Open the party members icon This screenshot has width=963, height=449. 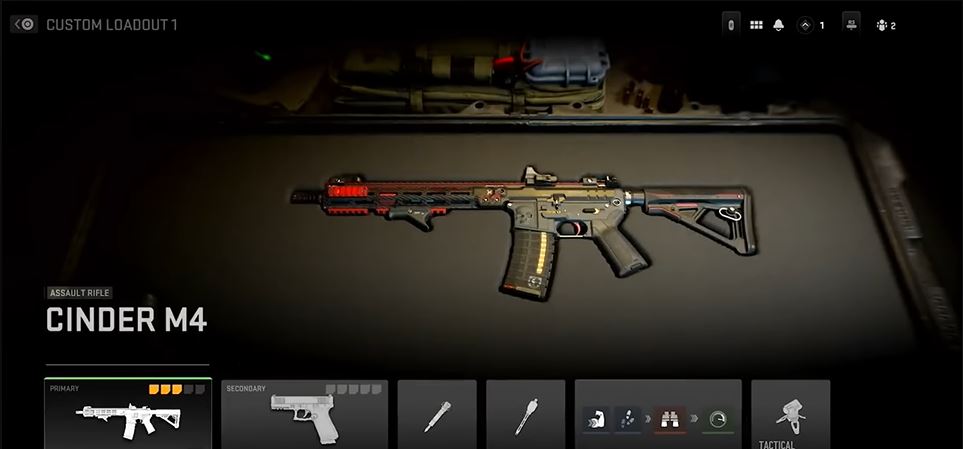tap(881, 25)
